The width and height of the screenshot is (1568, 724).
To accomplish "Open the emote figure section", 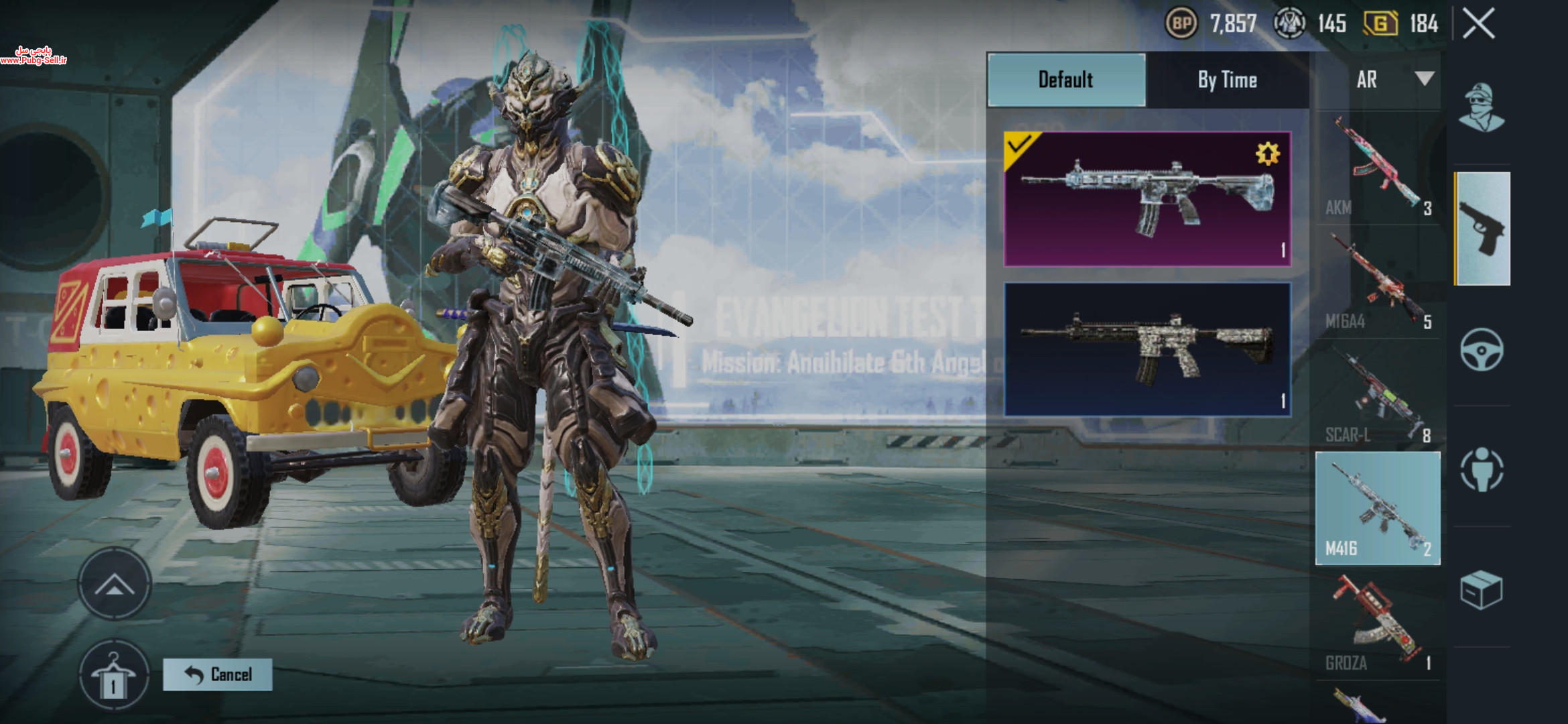I will [x=1482, y=470].
